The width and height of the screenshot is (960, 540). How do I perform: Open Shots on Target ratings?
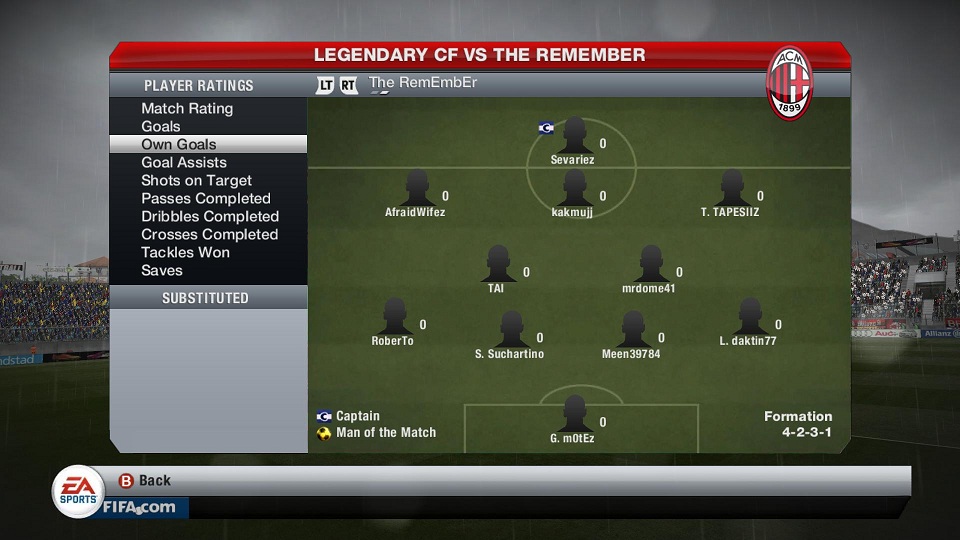click(x=197, y=180)
